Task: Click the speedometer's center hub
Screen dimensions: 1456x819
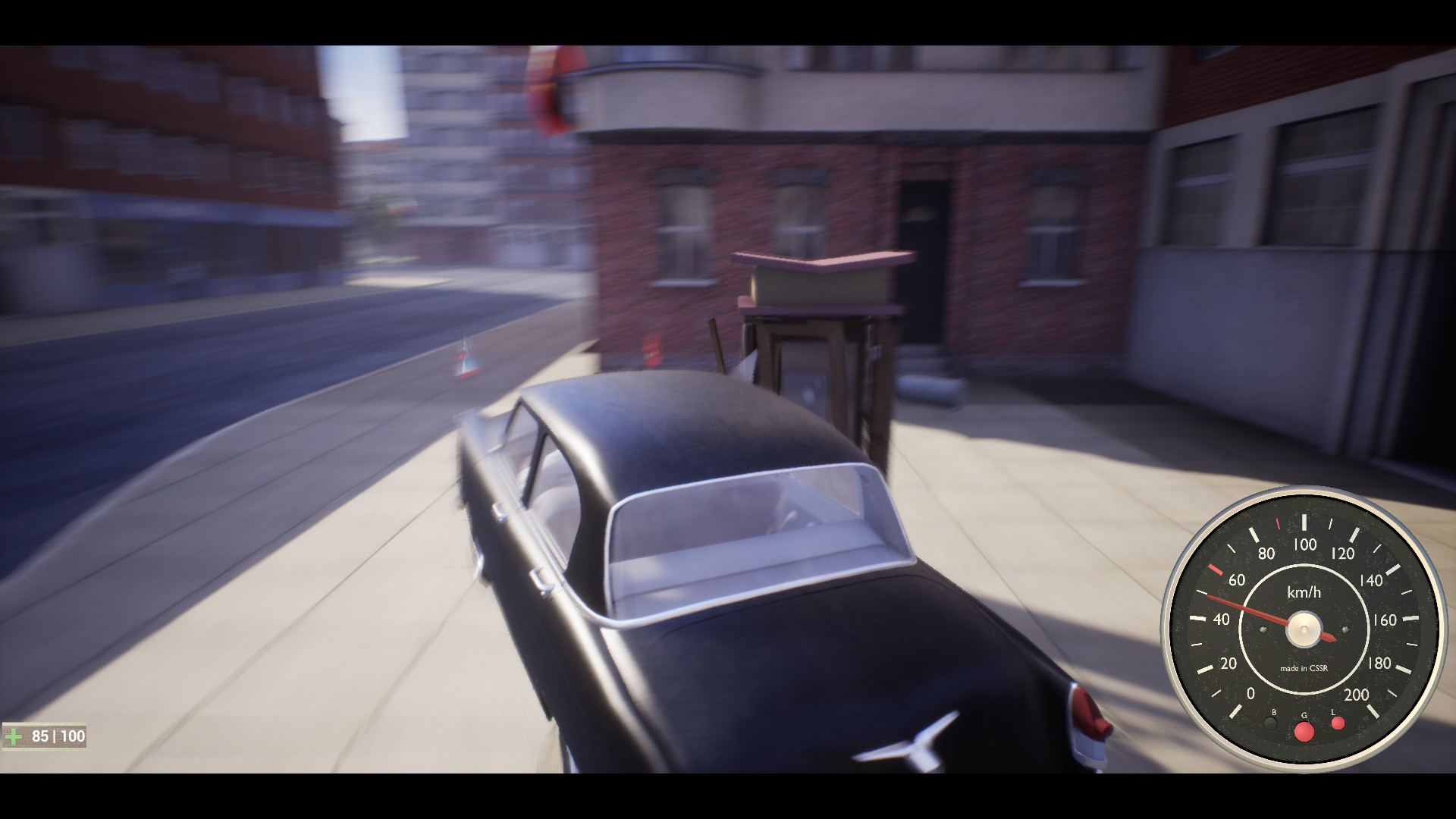Action: [1305, 630]
